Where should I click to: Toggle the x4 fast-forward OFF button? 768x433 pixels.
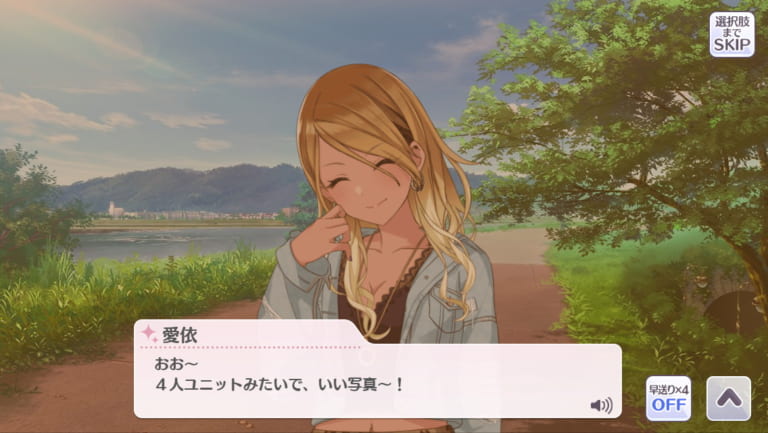[x=668, y=398]
